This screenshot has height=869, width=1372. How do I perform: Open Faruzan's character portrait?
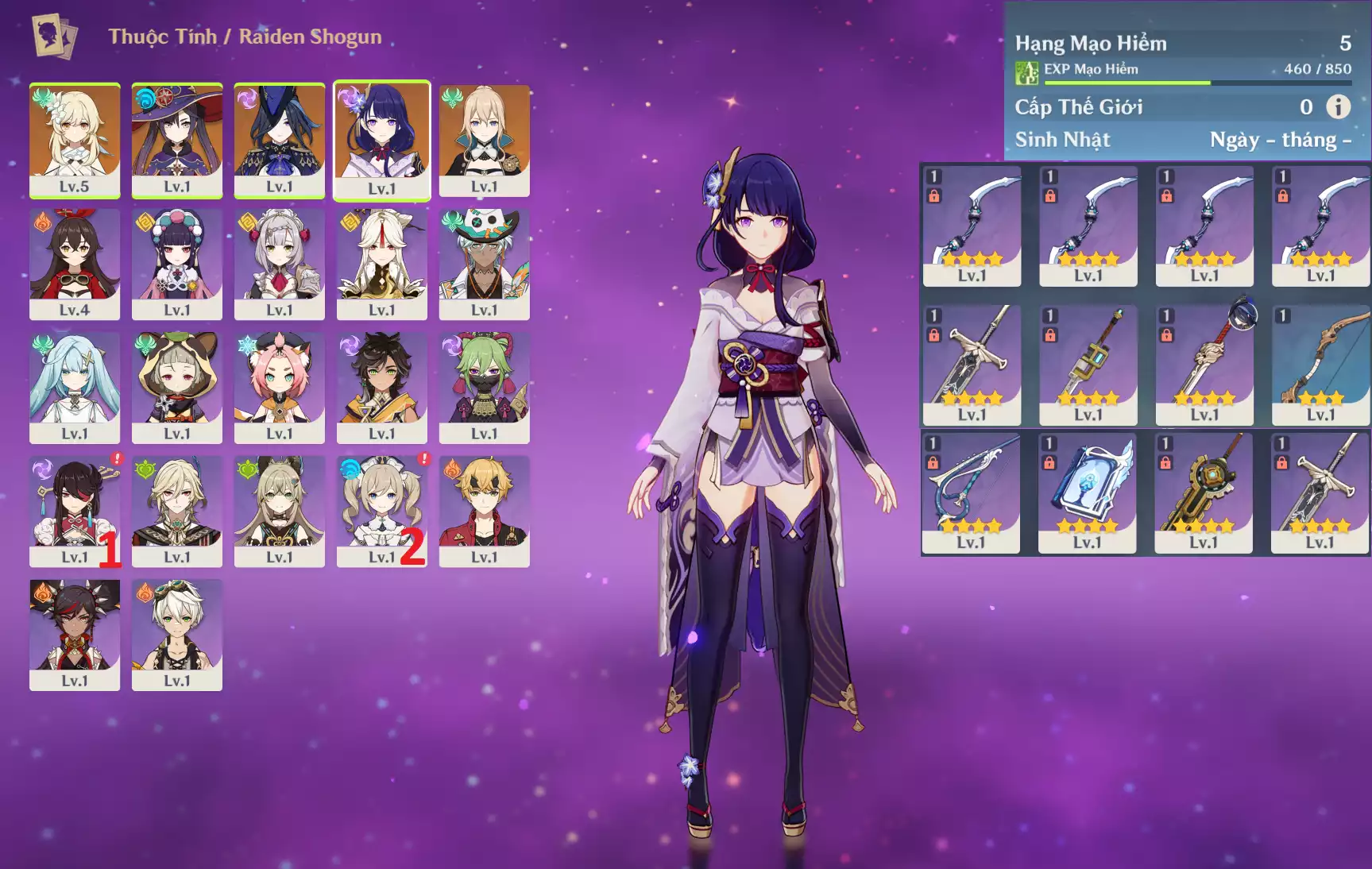(x=75, y=387)
